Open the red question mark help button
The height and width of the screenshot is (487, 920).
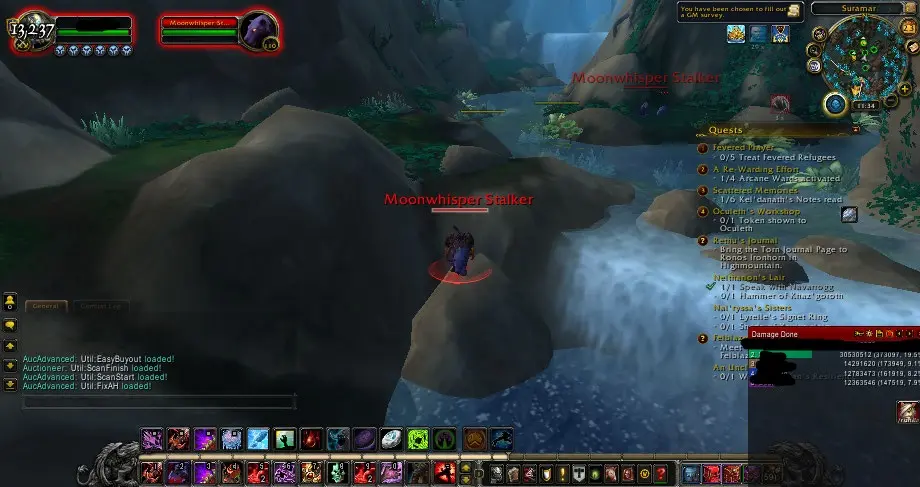[661, 472]
